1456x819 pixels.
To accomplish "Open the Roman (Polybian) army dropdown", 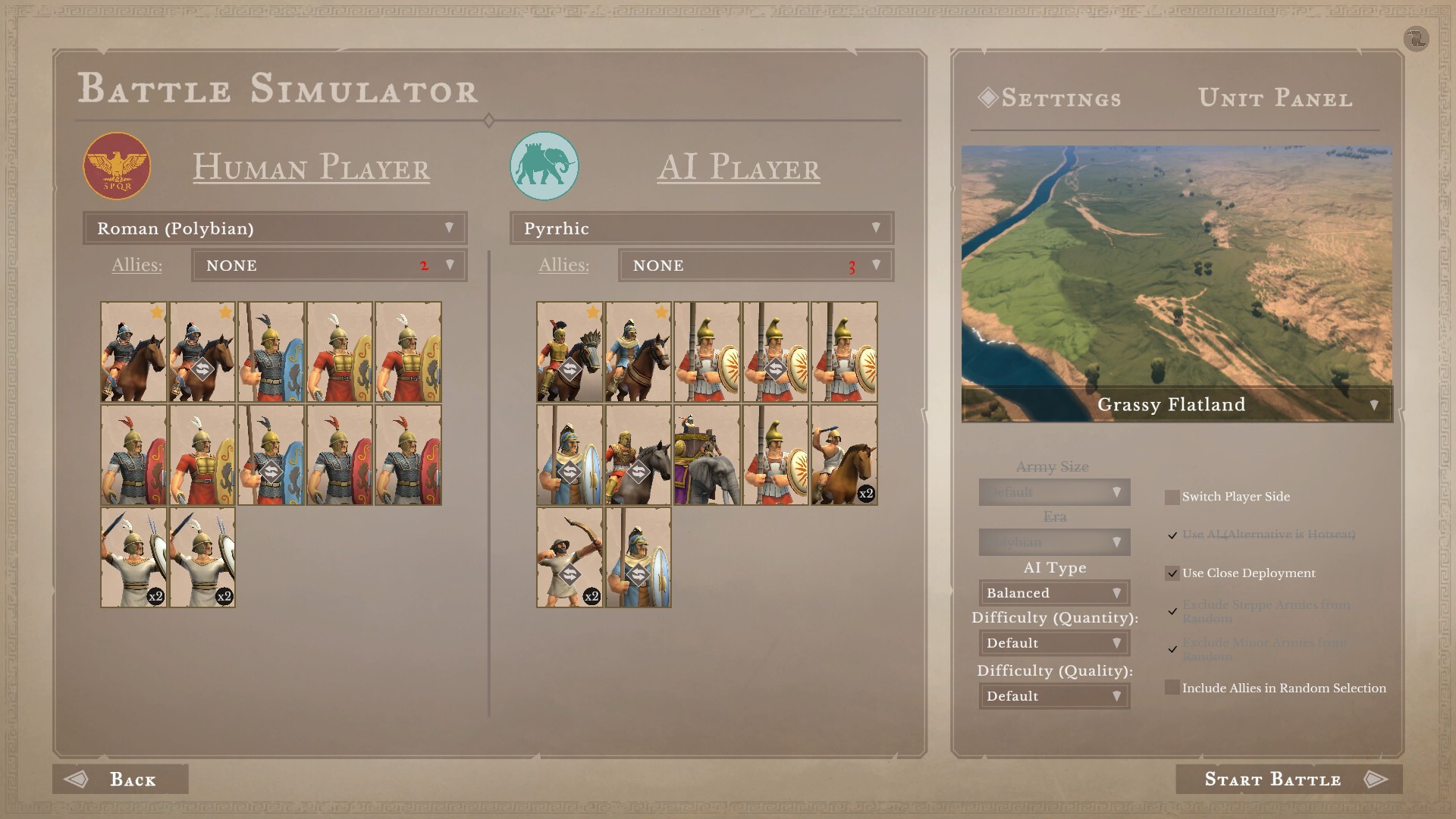I will click(275, 228).
